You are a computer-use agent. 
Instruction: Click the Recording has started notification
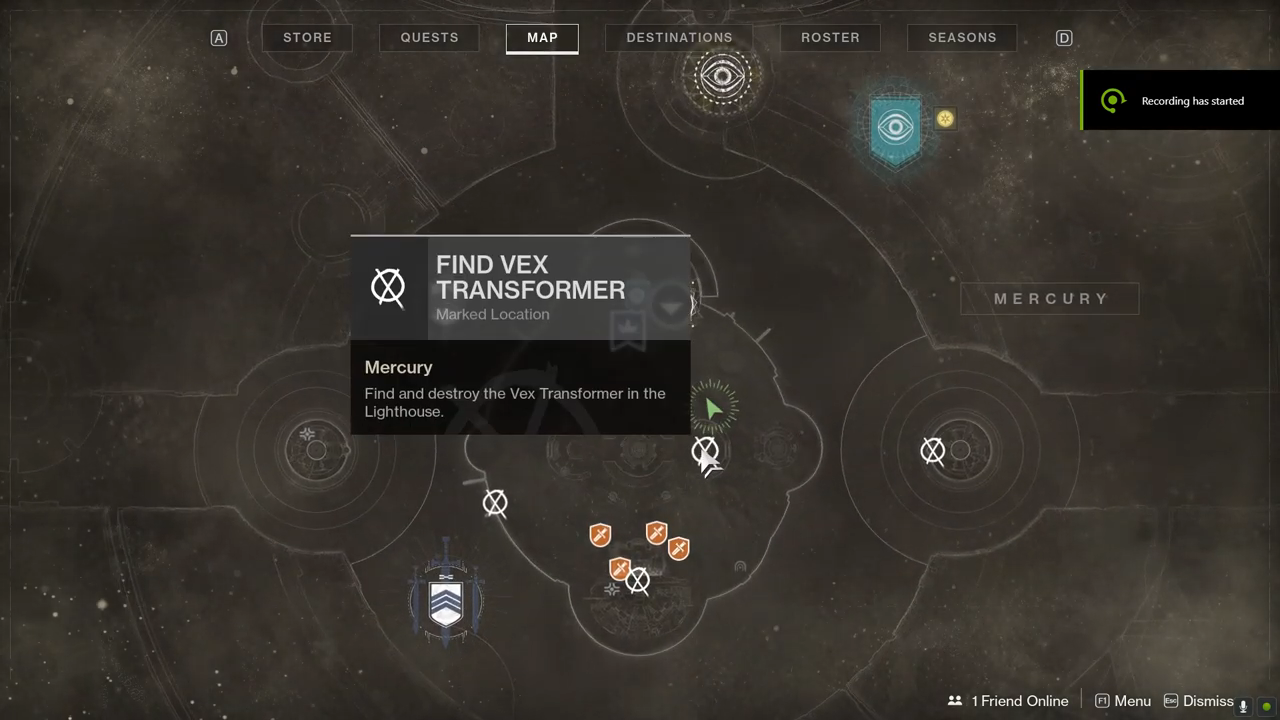[x=1180, y=101]
